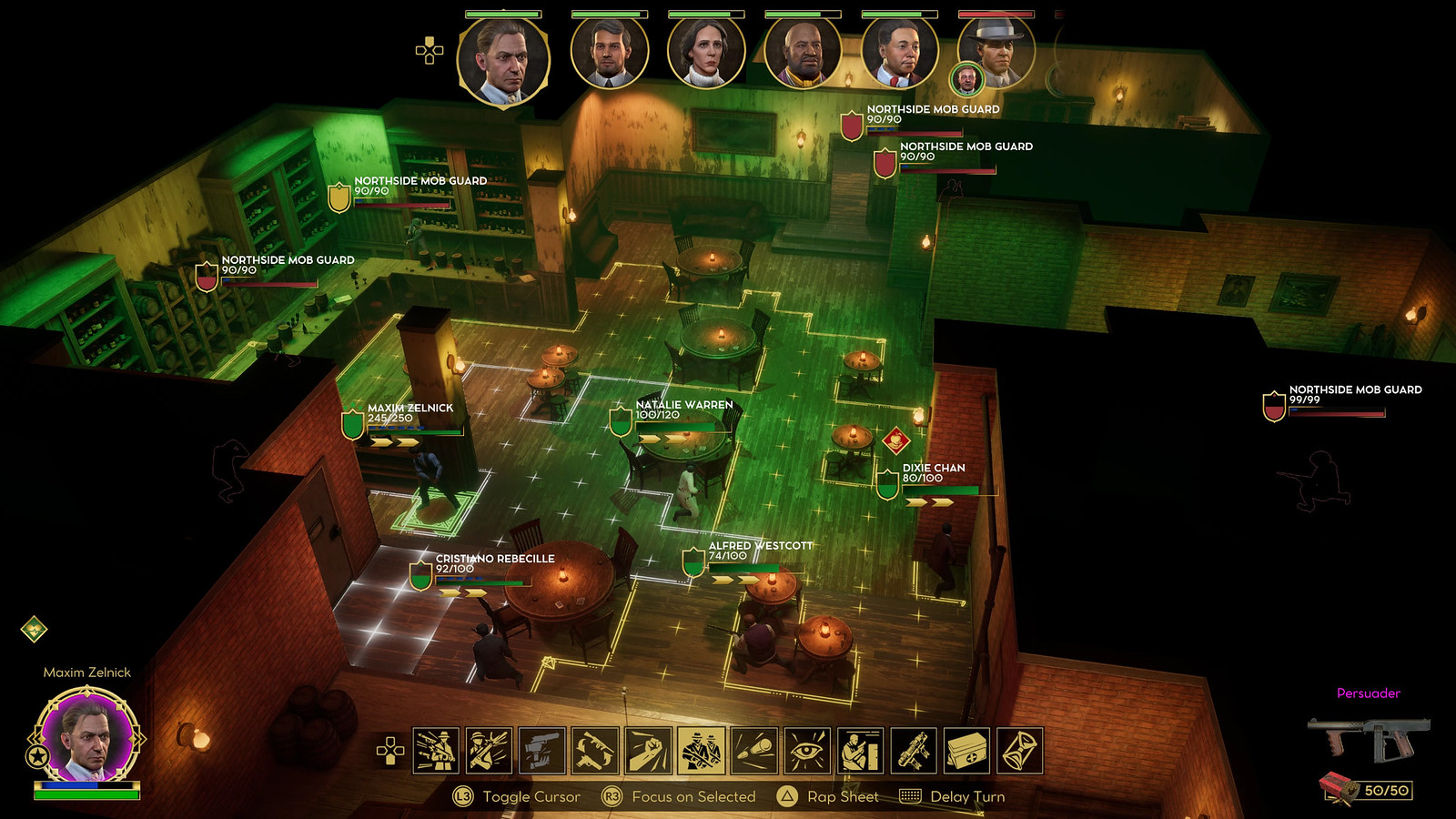Click the green diamond icon on left edge
The image size is (1456, 819).
pos(34,629)
